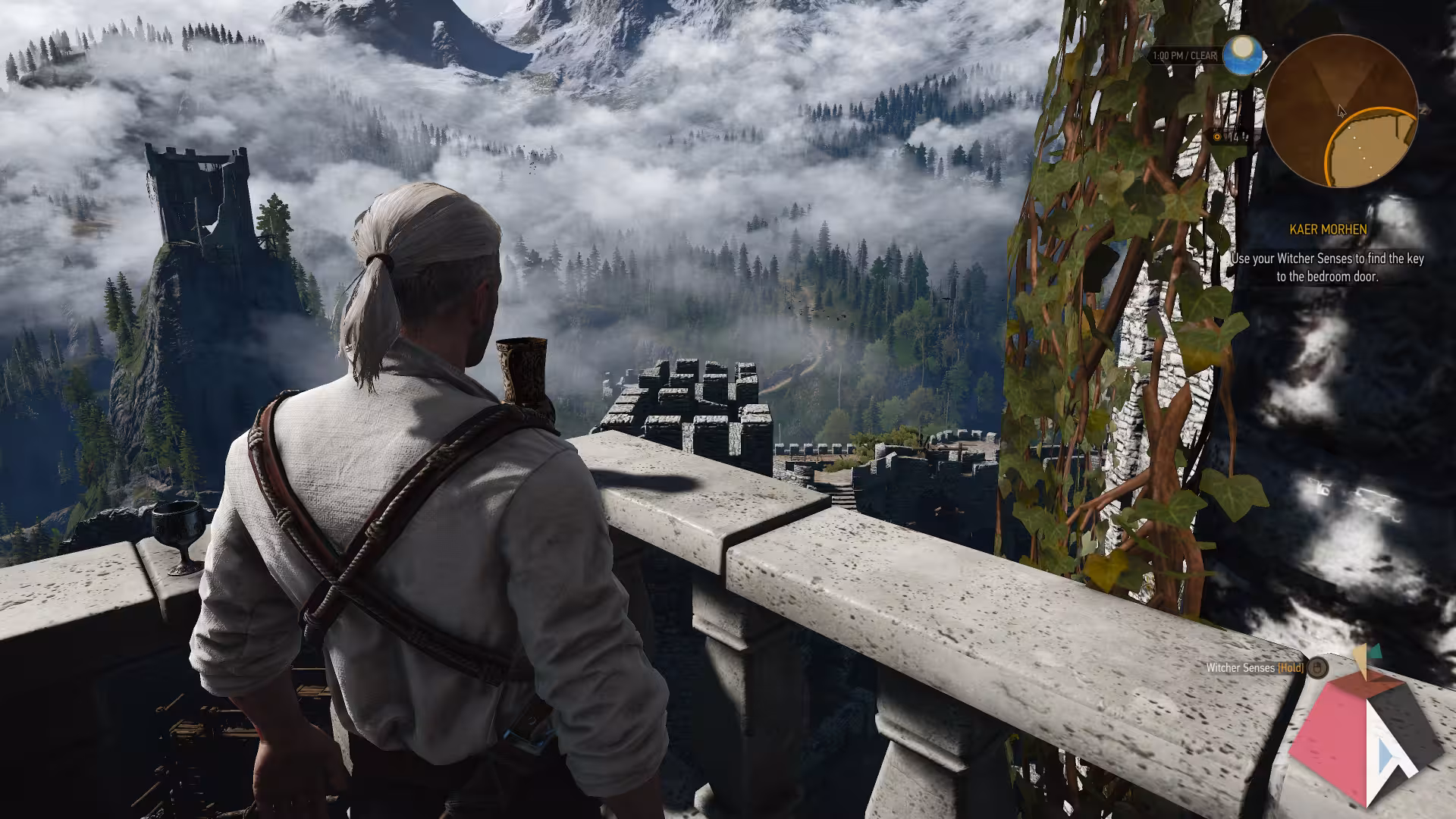The width and height of the screenshot is (1456, 819).
Task: Click the sun position dial beside the minimap
Action: pyautogui.click(x=1244, y=54)
